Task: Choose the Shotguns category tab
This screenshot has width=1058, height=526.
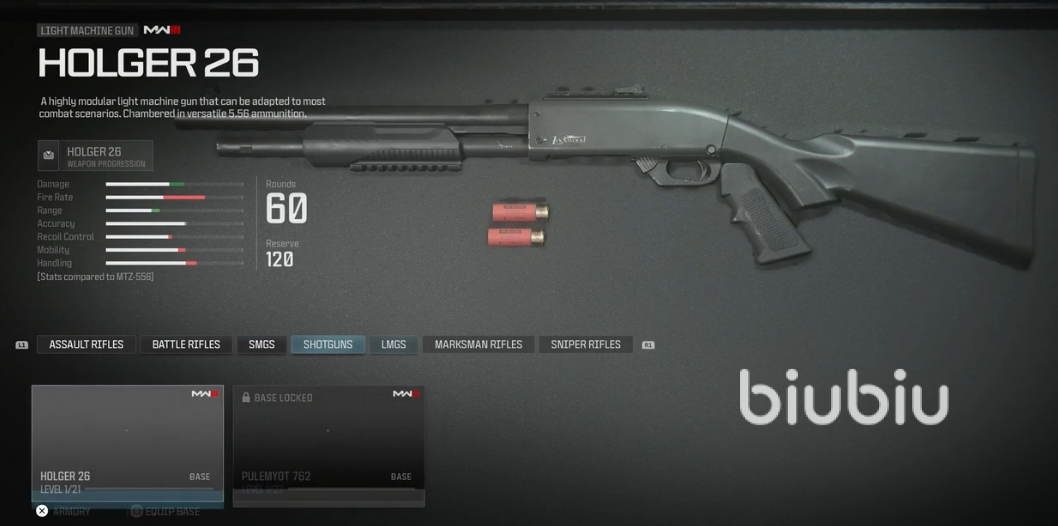Action: click(x=328, y=345)
